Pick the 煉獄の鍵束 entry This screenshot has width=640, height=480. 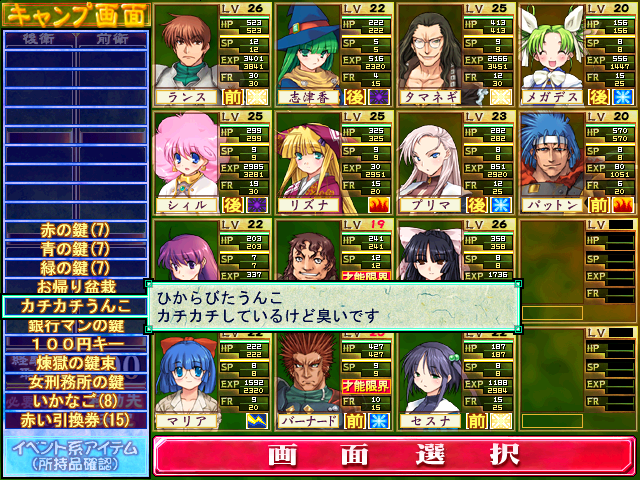coord(75,362)
